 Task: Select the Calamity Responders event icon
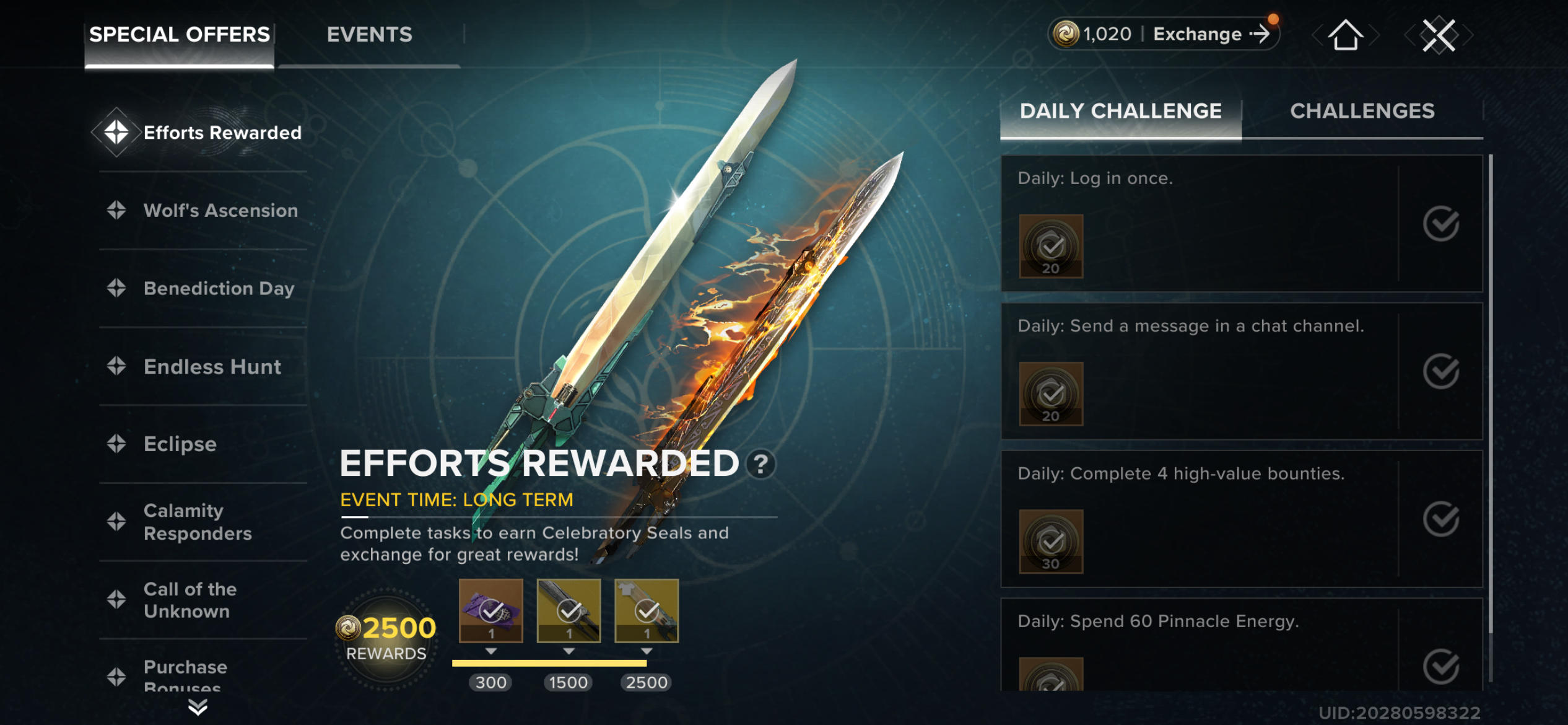click(x=117, y=521)
